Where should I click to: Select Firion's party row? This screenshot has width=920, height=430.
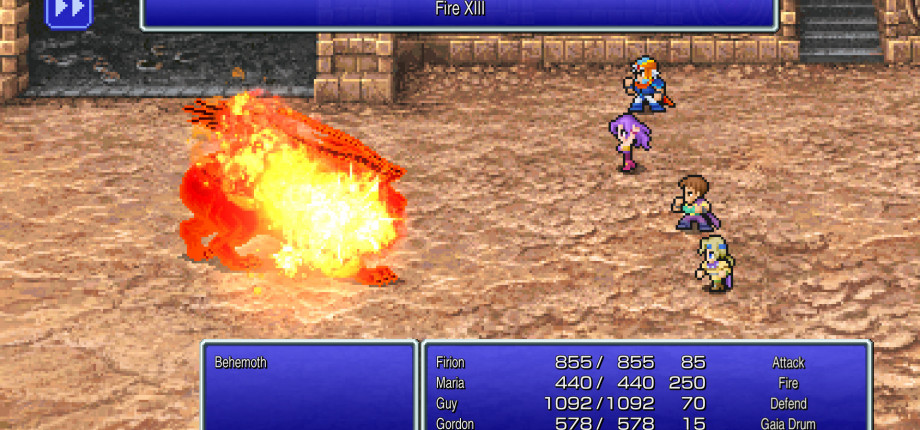[x=645, y=363]
